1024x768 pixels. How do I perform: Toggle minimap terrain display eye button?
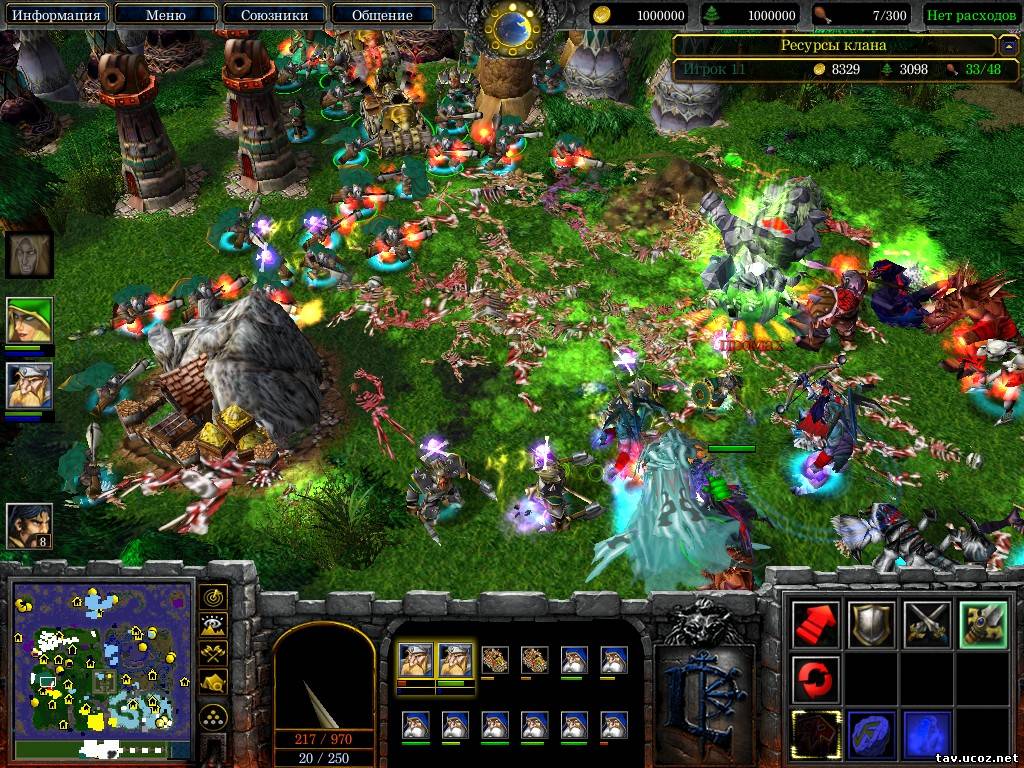click(214, 626)
